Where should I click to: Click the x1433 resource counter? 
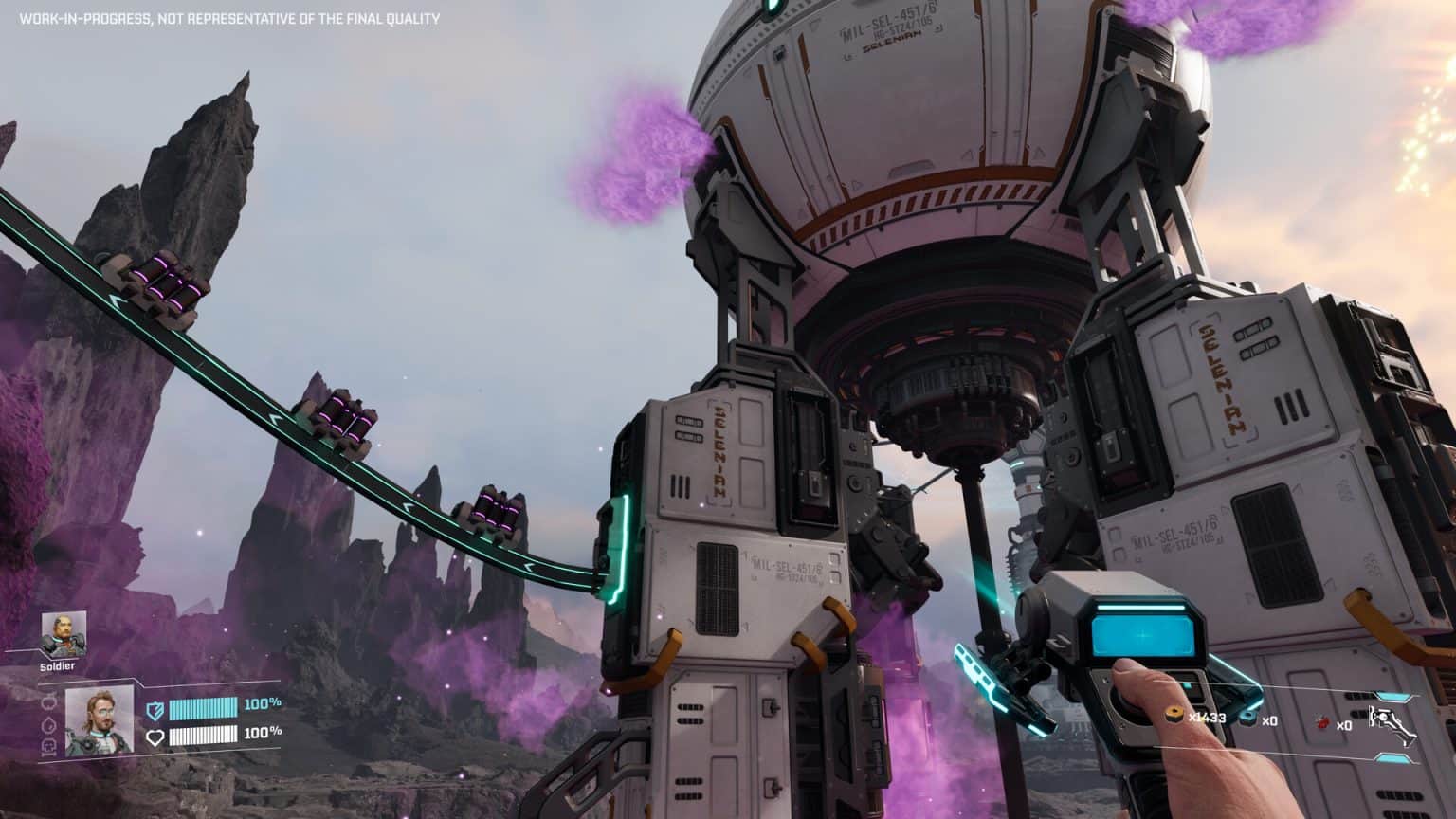1207,718
